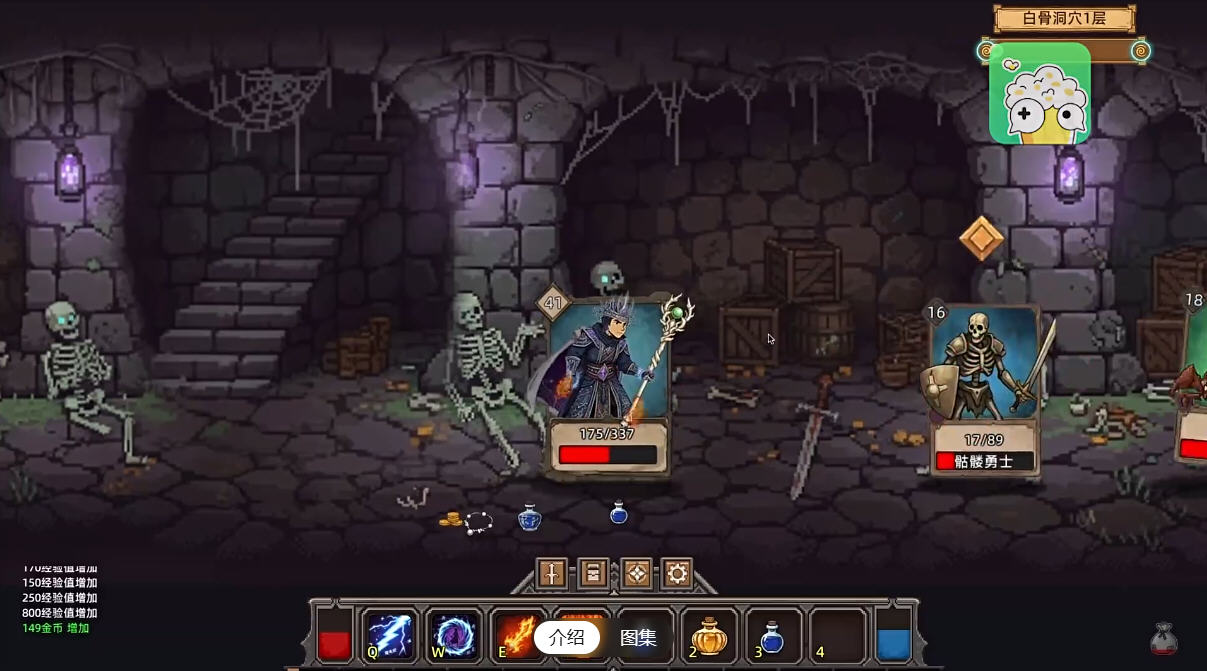The image size is (1207, 671).
Task: Select the 介绍 tab
Action: click(x=566, y=637)
